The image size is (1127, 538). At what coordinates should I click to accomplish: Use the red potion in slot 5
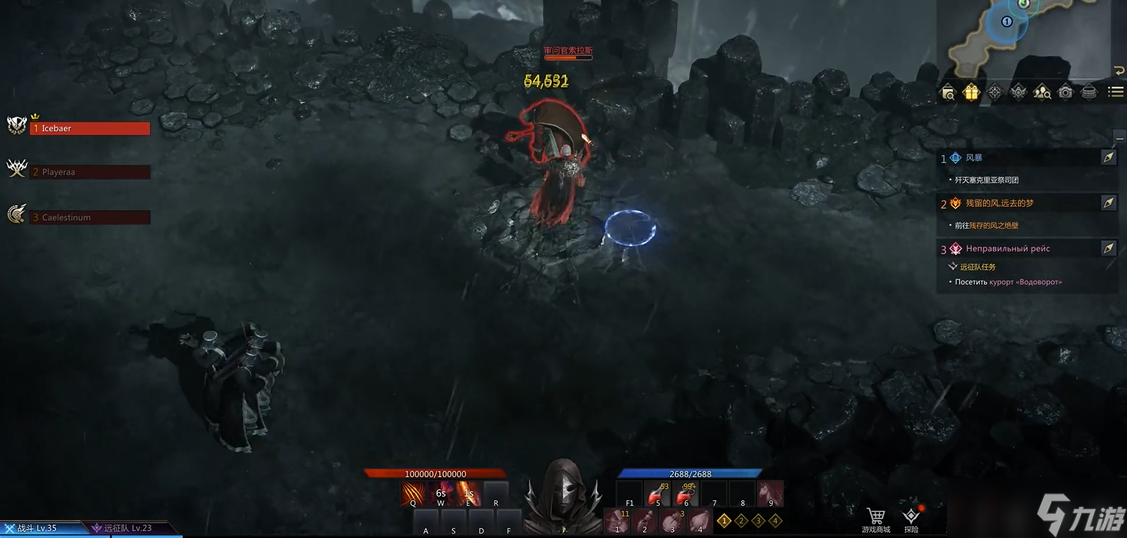coord(658,494)
